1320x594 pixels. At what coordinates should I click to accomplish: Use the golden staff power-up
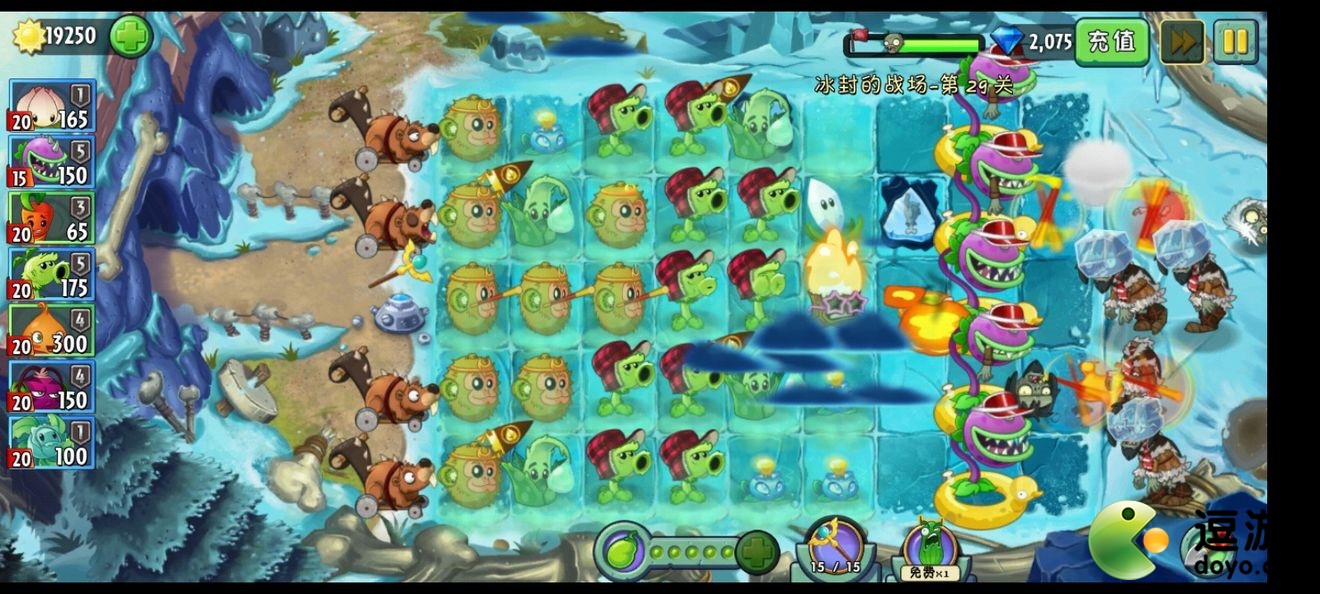pos(835,549)
